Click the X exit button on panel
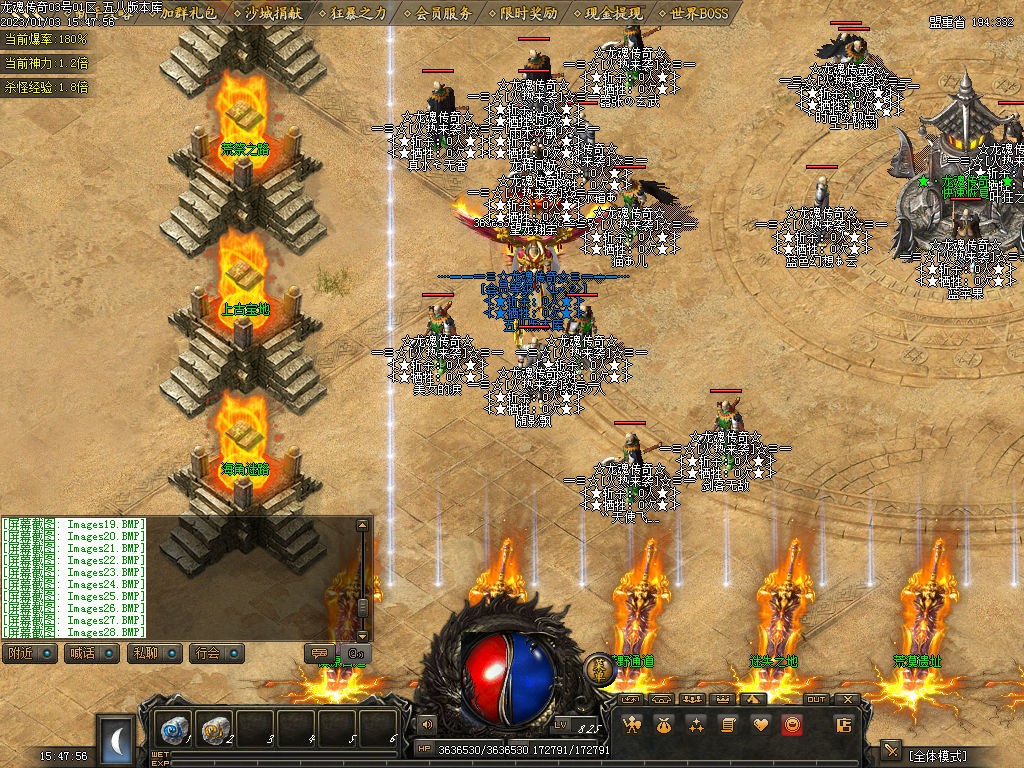Screen dimensions: 1024x768 click(x=848, y=699)
